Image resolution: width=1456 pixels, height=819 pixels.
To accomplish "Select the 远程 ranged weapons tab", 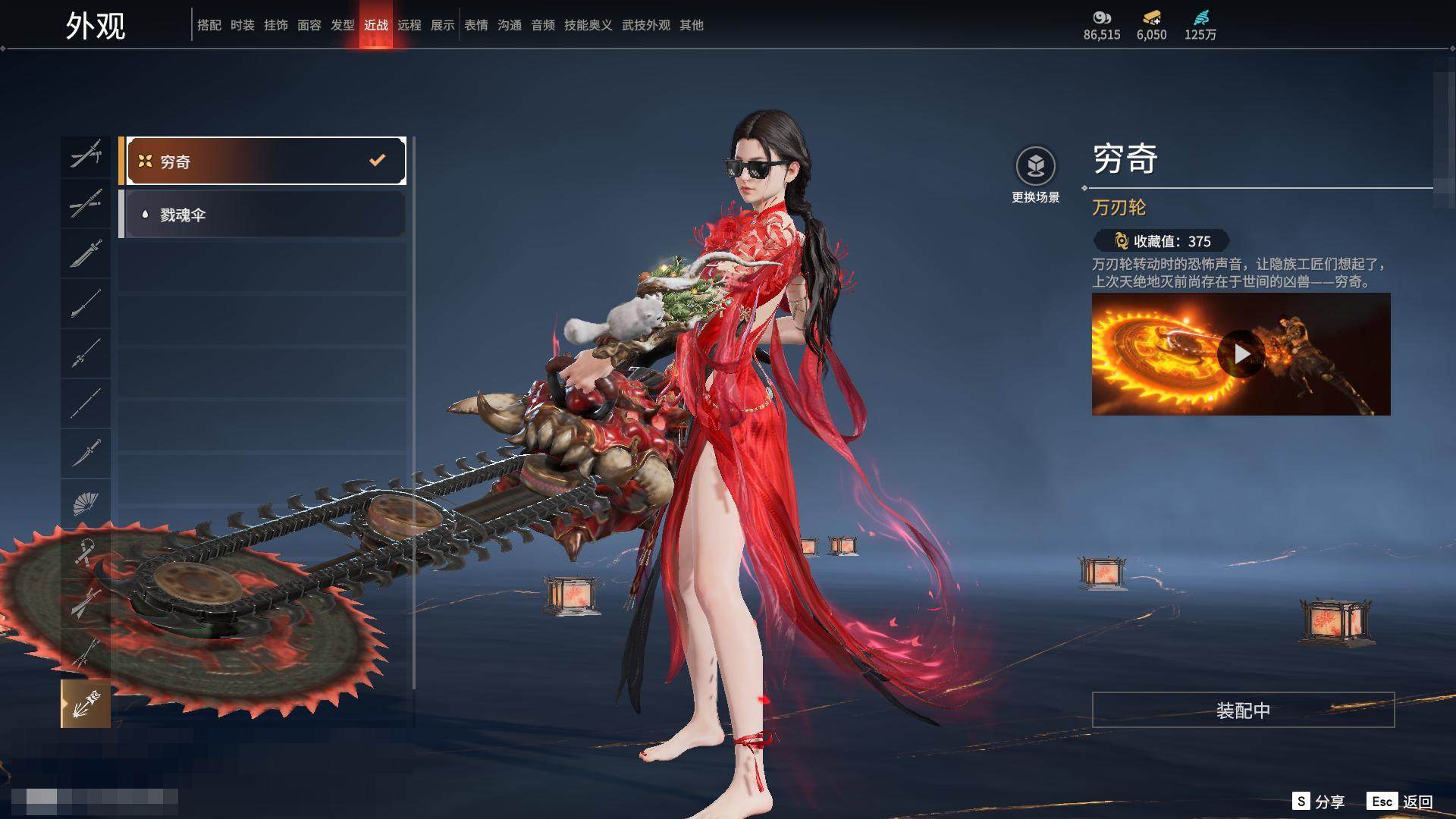I will [x=409, y=25].
